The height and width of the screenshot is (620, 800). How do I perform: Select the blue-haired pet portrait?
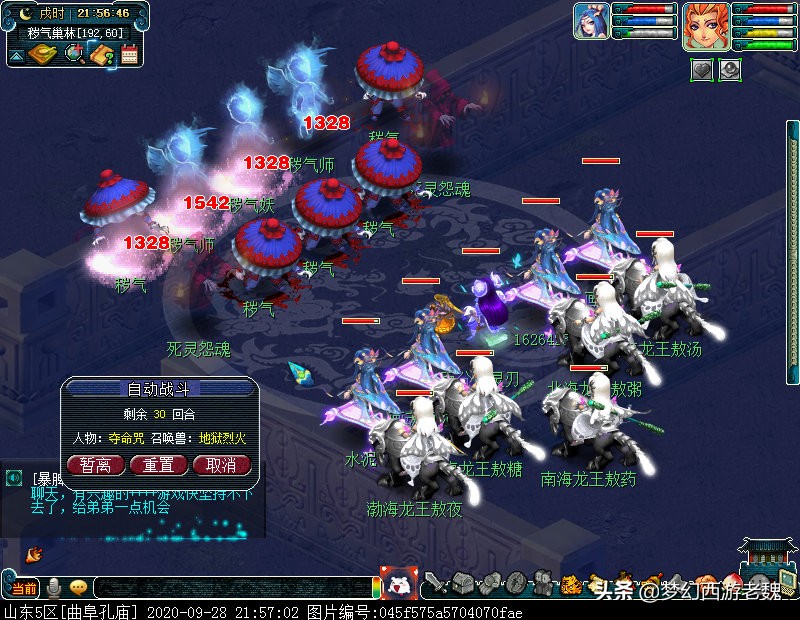(x=591, y=21)
